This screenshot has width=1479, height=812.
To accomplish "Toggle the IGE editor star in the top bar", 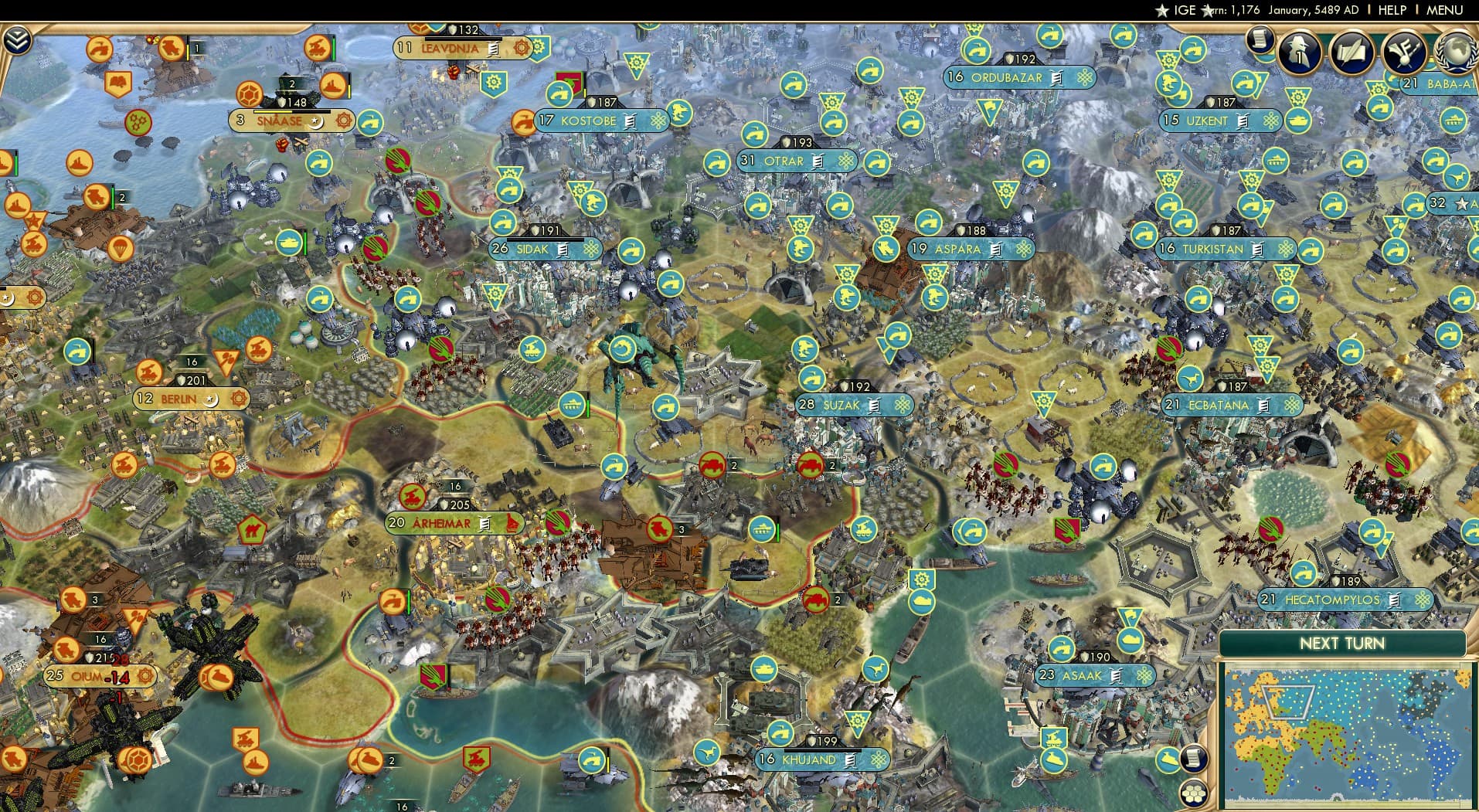I will tap(1161, 11).
